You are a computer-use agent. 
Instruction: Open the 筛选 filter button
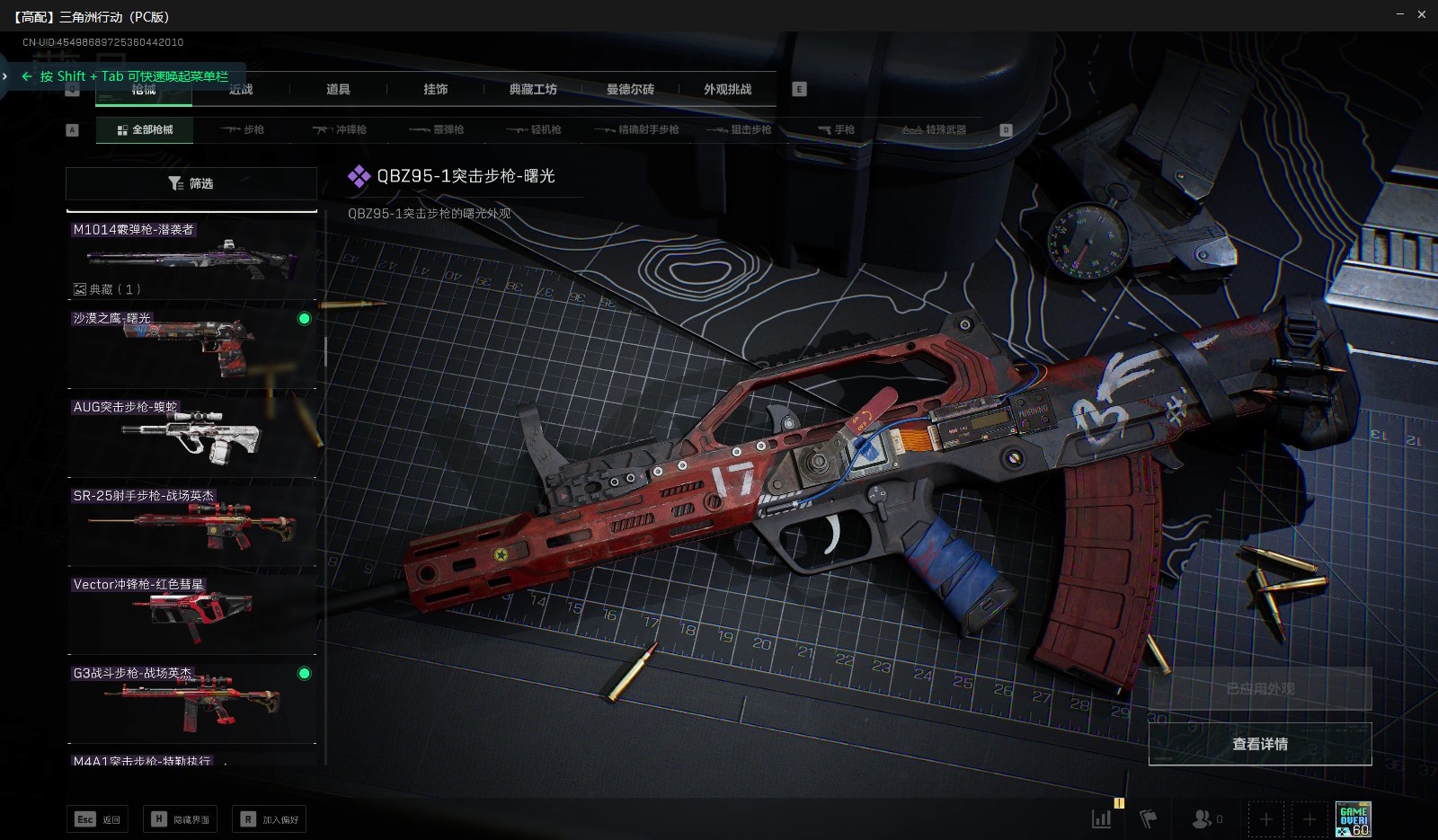coord(191,183)
